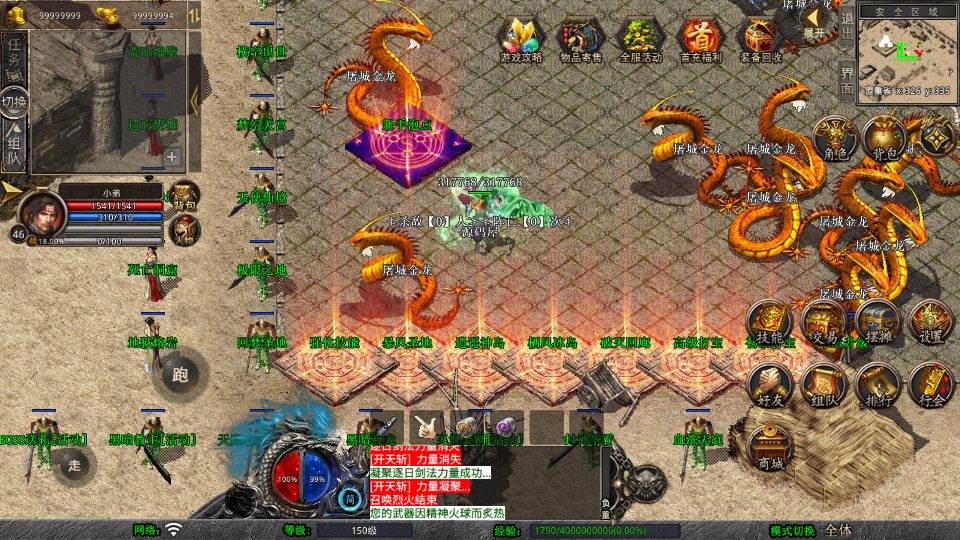Open the 物品寄售 consignment icon
This screenshot has width=960, height=540.
[581, 40]
